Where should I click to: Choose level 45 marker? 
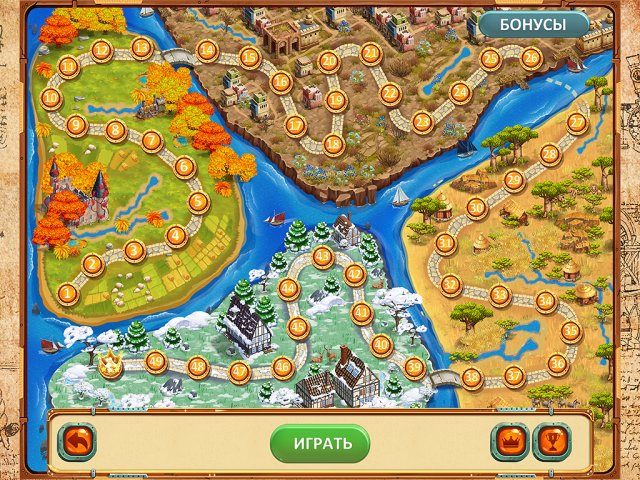pyautogui.click(x=297, y=326)
